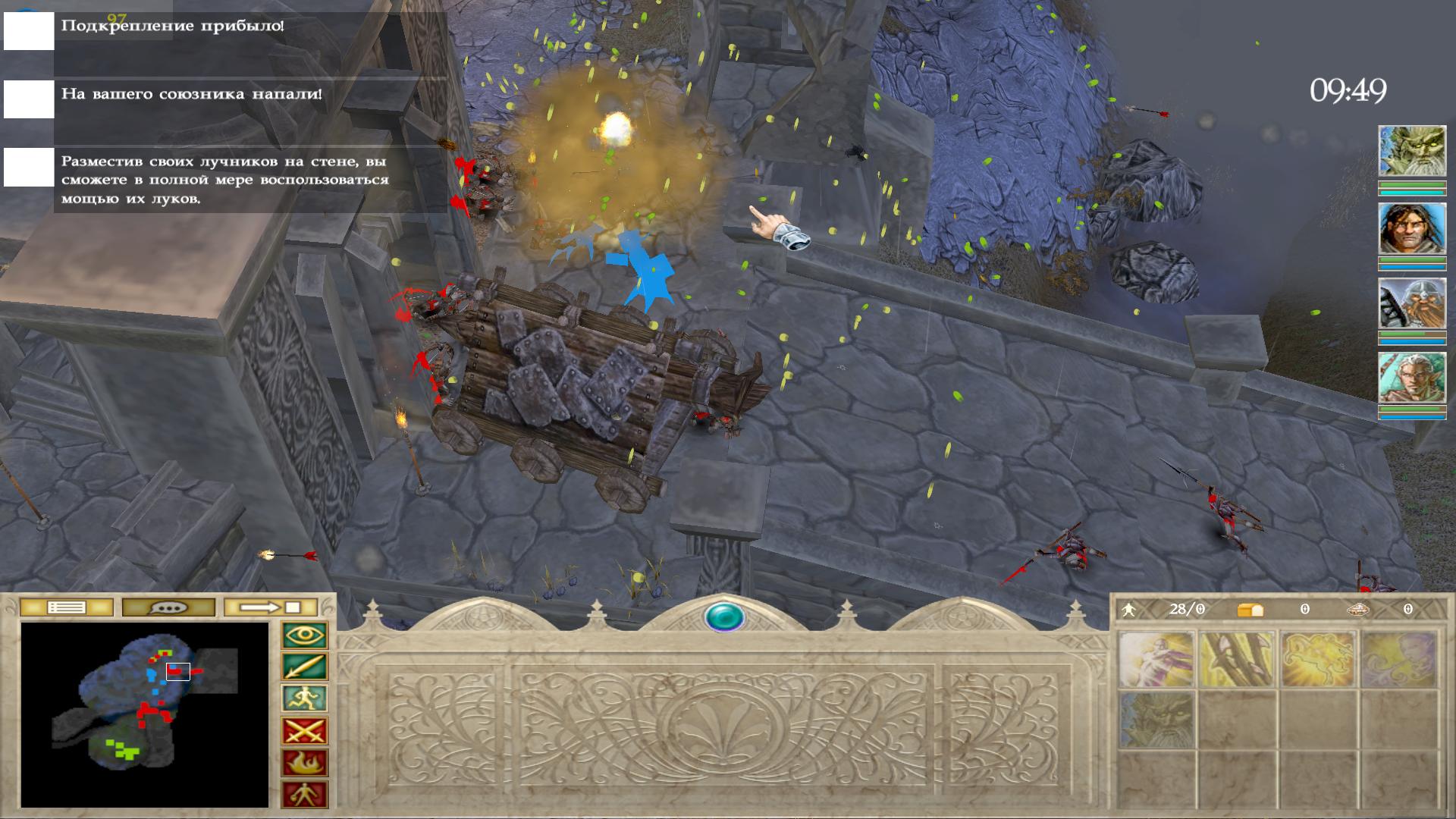Open the chat speech-bubble button
This screenshot has height=819, width=1456.
168,607
